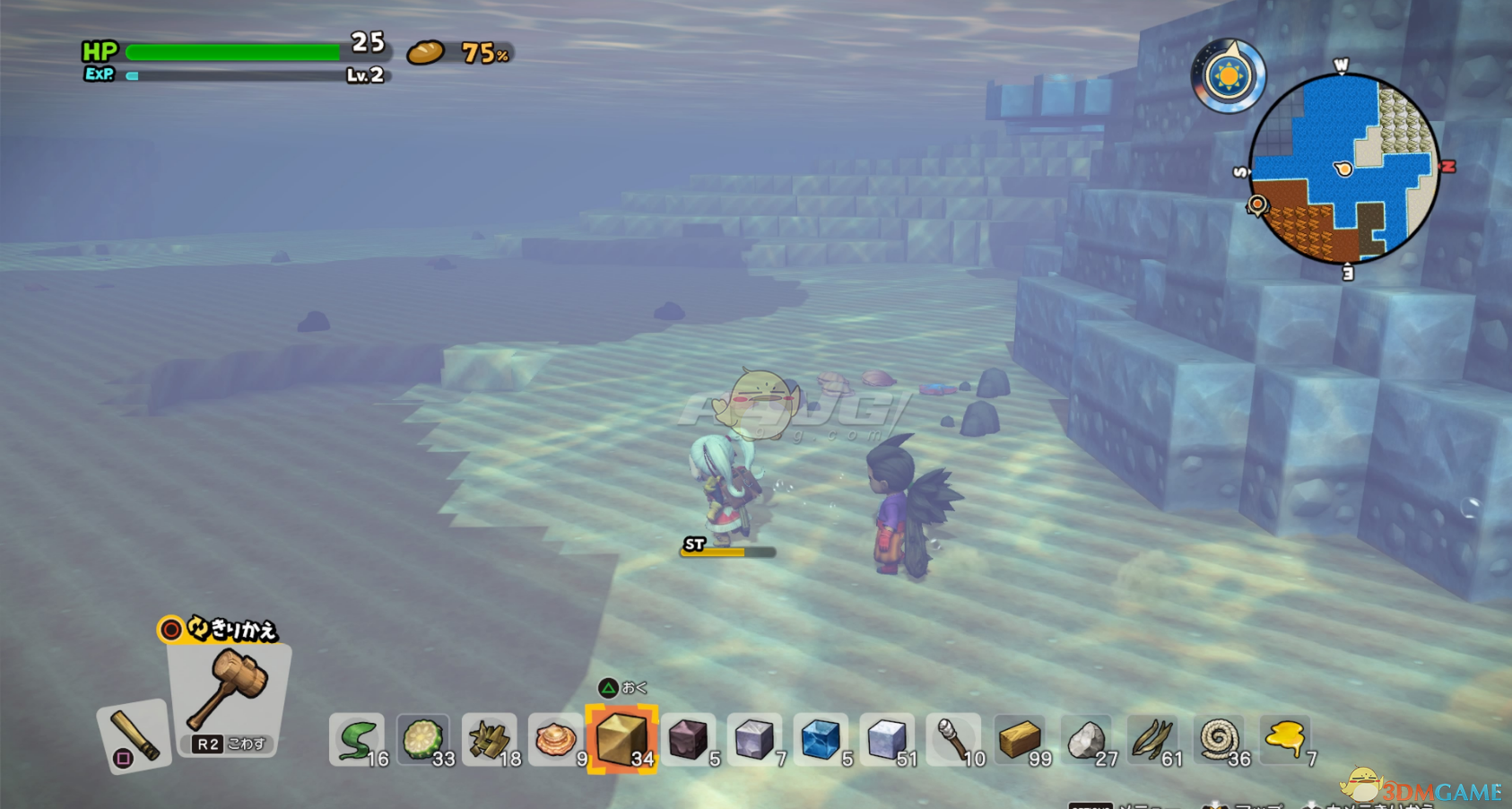1512x809 pixels.
Task: Pick the sliced green fruit slot
Action: tap(423, 740)
